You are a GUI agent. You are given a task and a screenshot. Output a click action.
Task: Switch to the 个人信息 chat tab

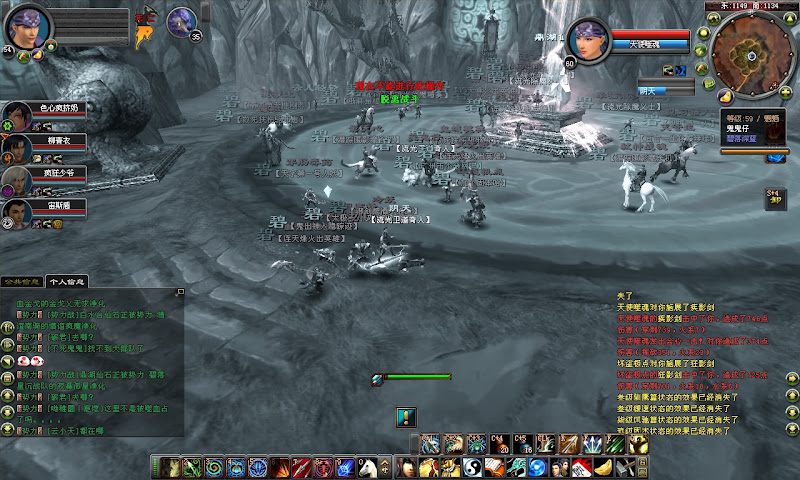(x=68, y=282)
